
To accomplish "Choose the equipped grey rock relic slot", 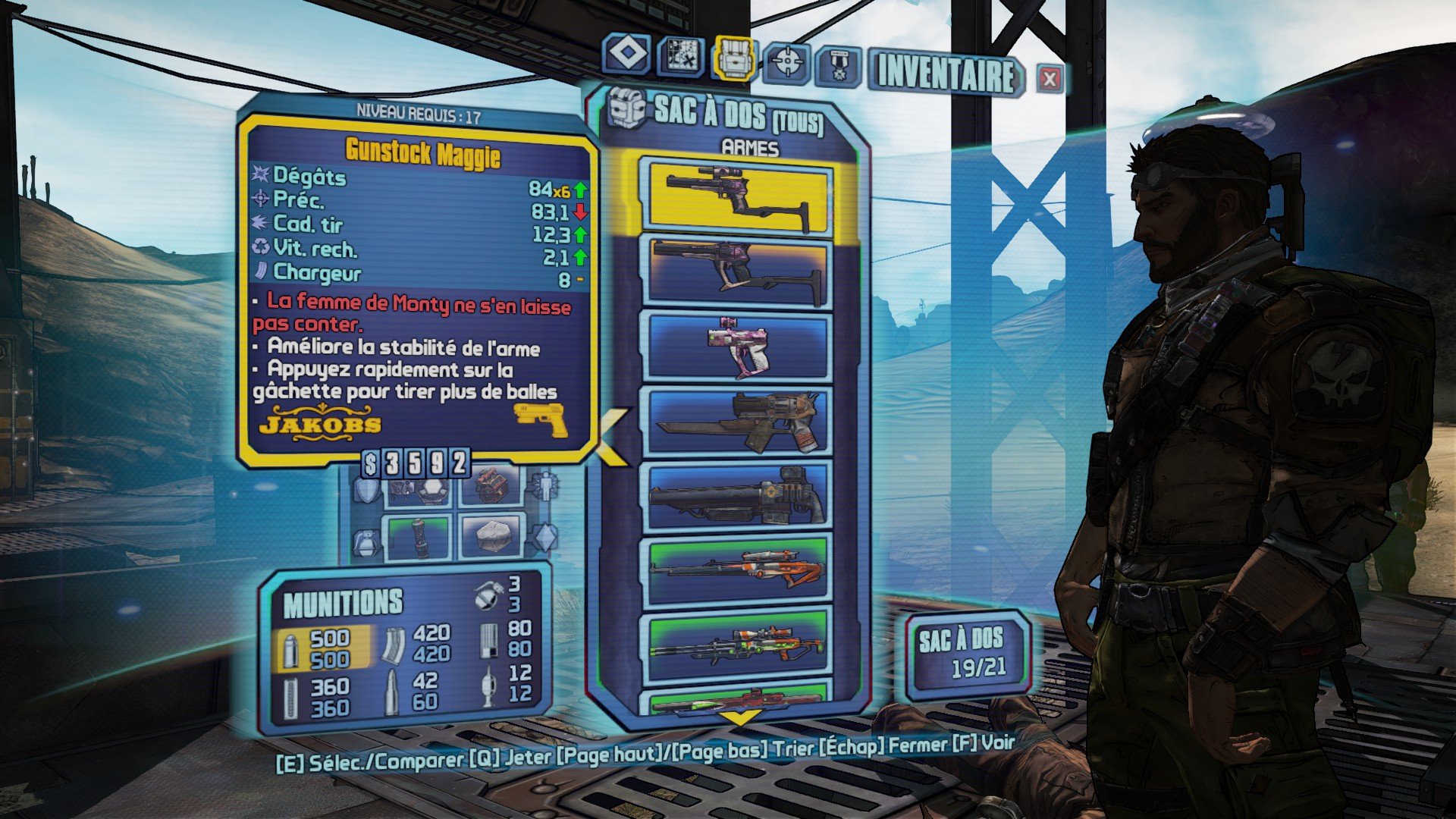I will (490, 536).
